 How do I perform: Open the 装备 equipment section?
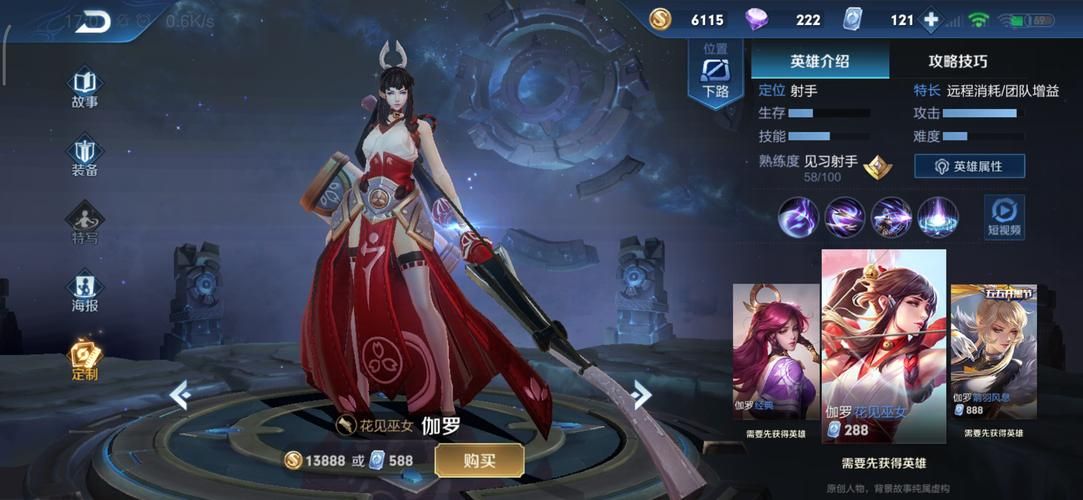tap(85, 156)
